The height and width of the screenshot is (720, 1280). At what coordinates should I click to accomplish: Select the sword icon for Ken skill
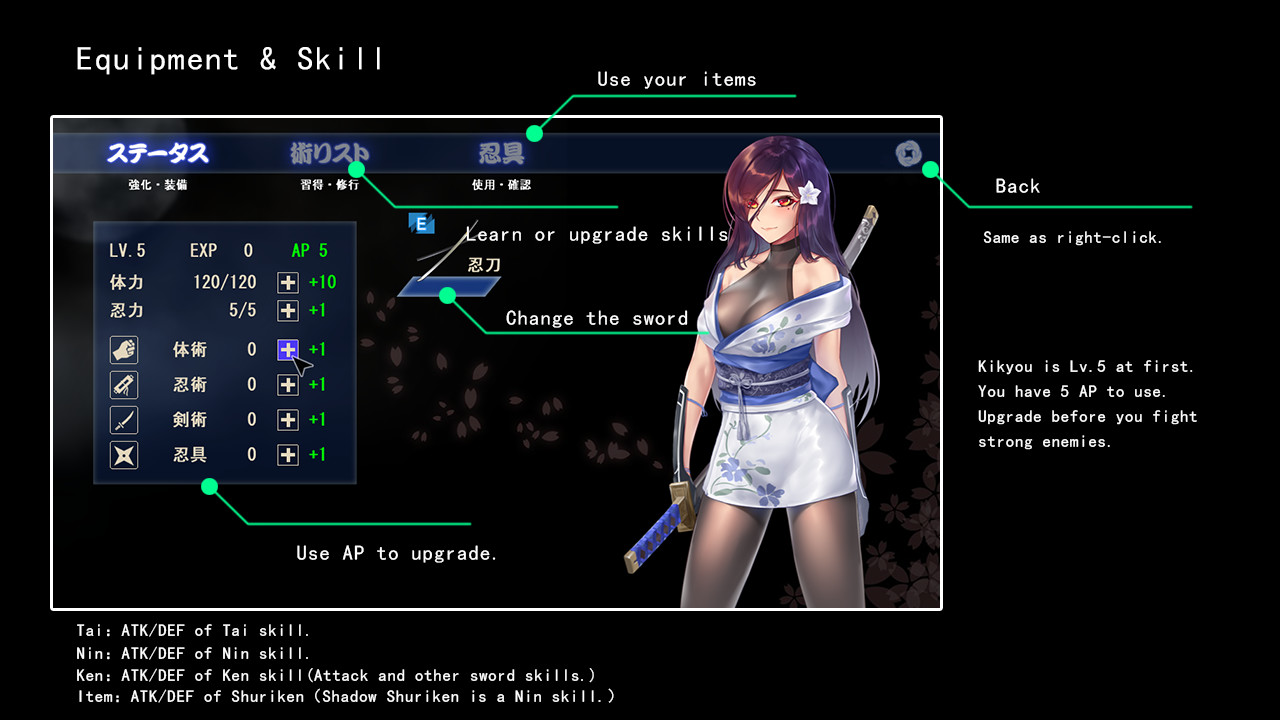(123, 419)
